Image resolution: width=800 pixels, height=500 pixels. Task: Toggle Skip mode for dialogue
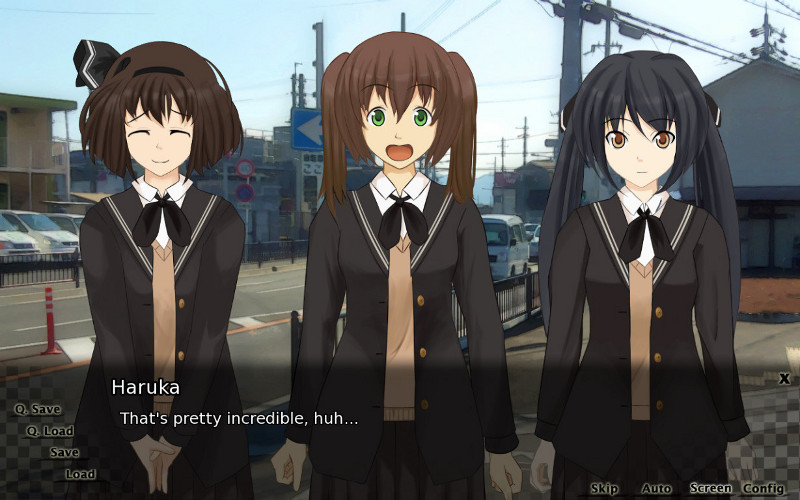[x=604, y=489]
